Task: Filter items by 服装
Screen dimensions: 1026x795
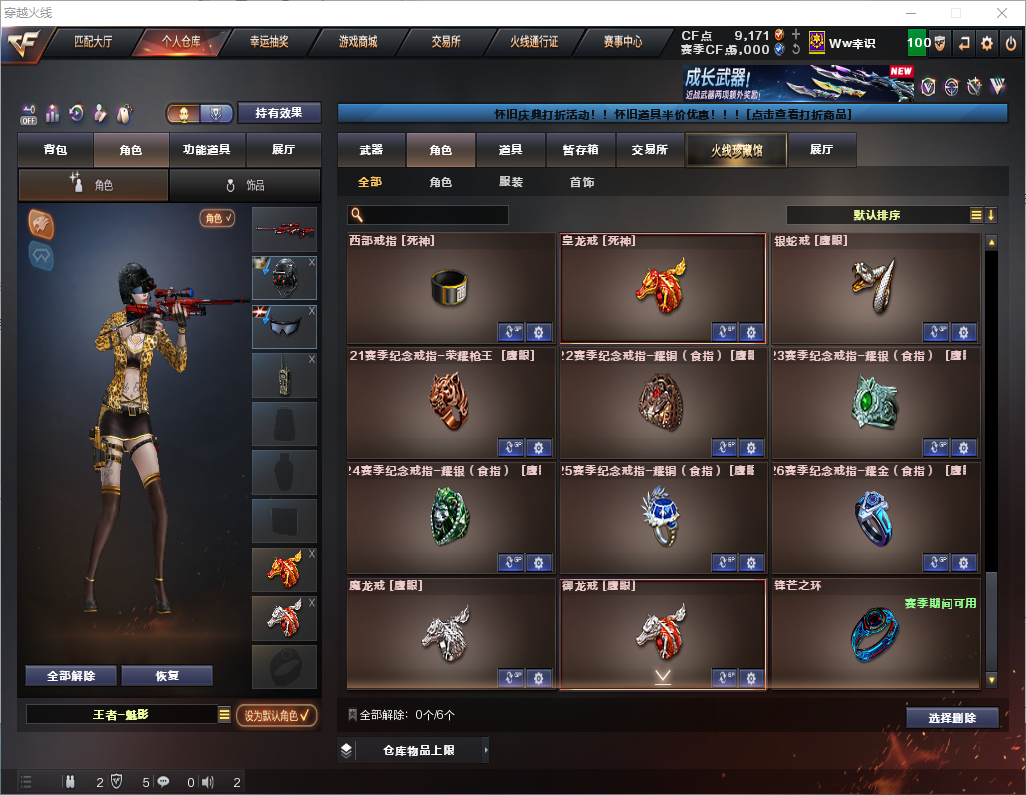Action: pyautogui.click(x=511, y=182)
